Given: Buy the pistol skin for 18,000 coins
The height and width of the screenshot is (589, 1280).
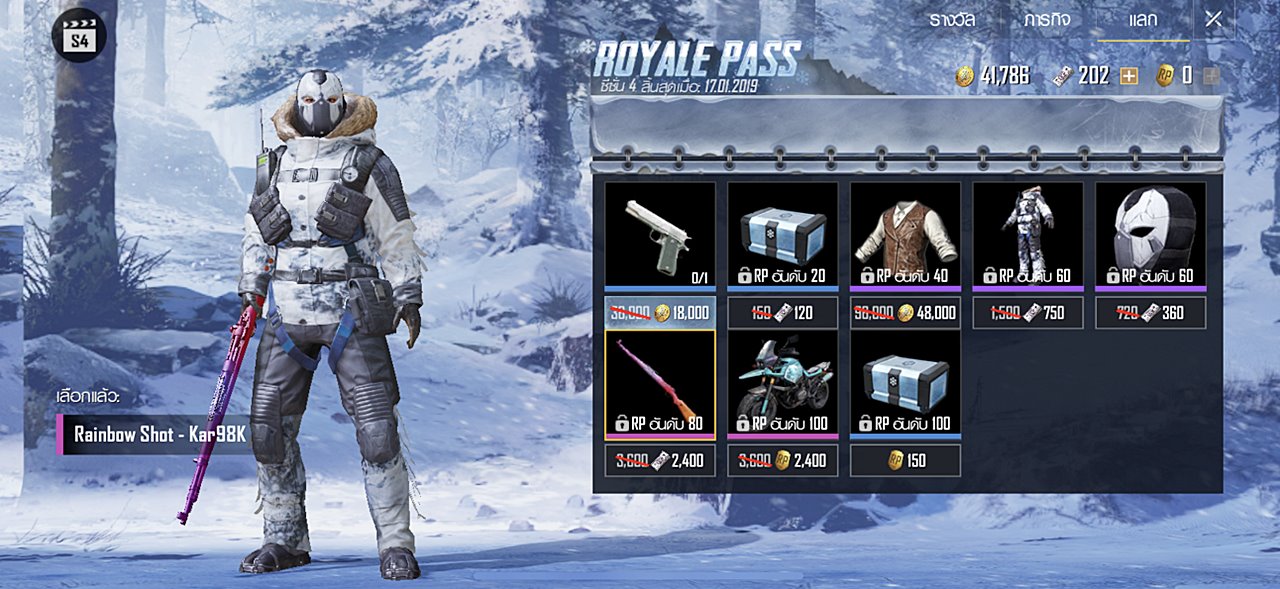Looking at the screenshot, I should [660, 313].
